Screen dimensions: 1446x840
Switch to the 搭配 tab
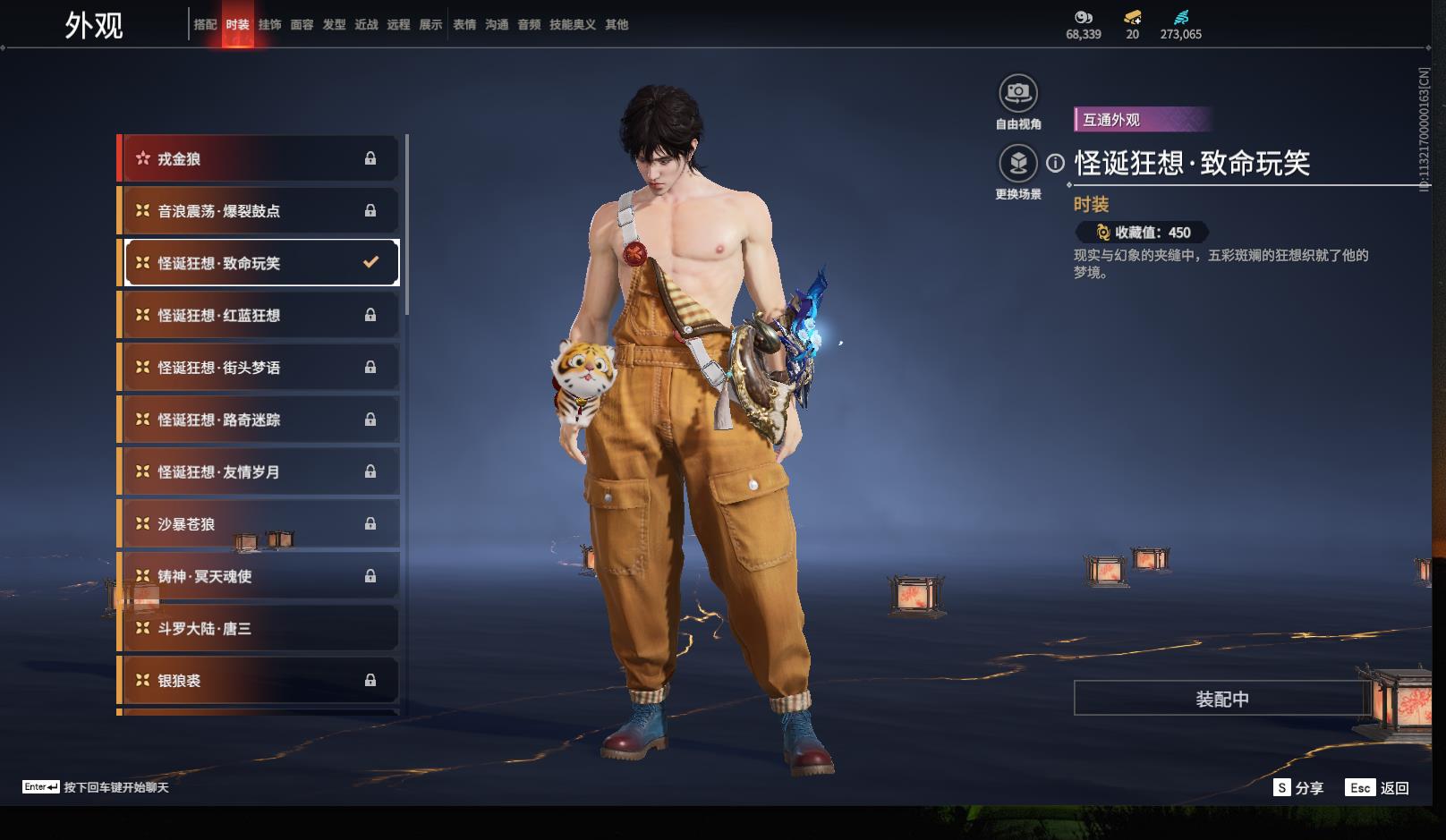tap(205, 25)
